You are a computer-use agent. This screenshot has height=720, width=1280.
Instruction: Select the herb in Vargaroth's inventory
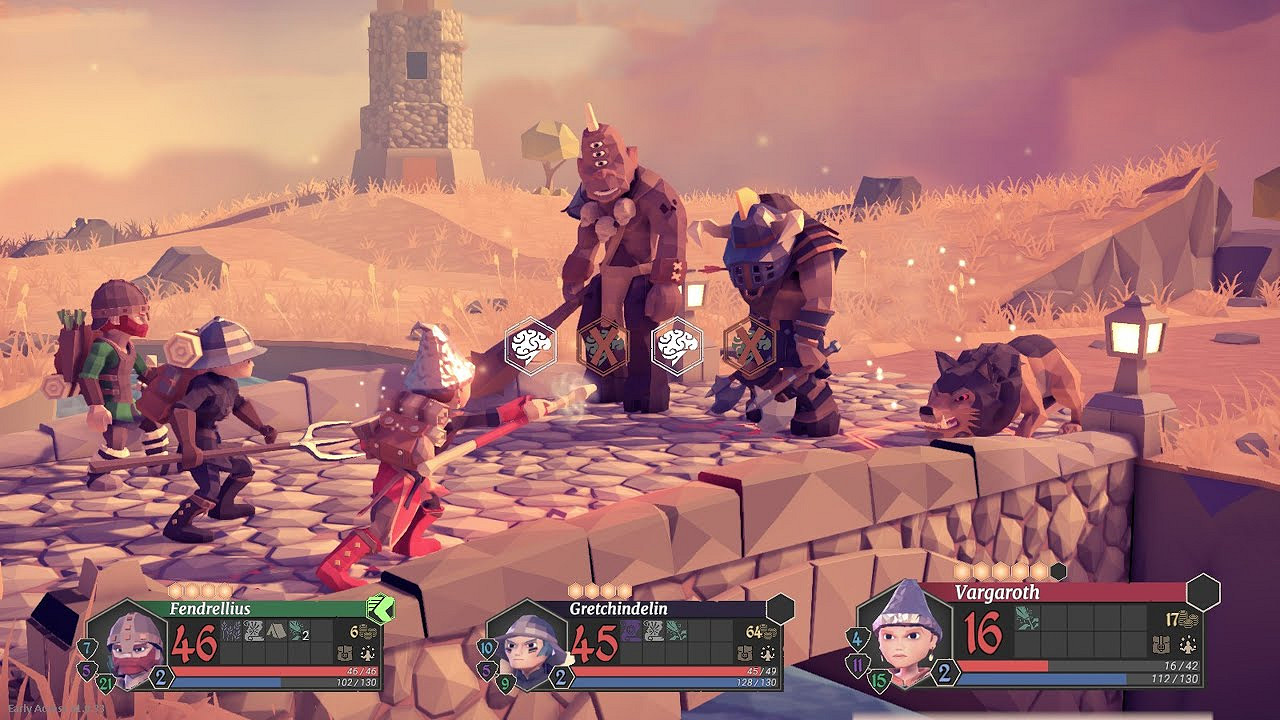(x=1027, y=620)
